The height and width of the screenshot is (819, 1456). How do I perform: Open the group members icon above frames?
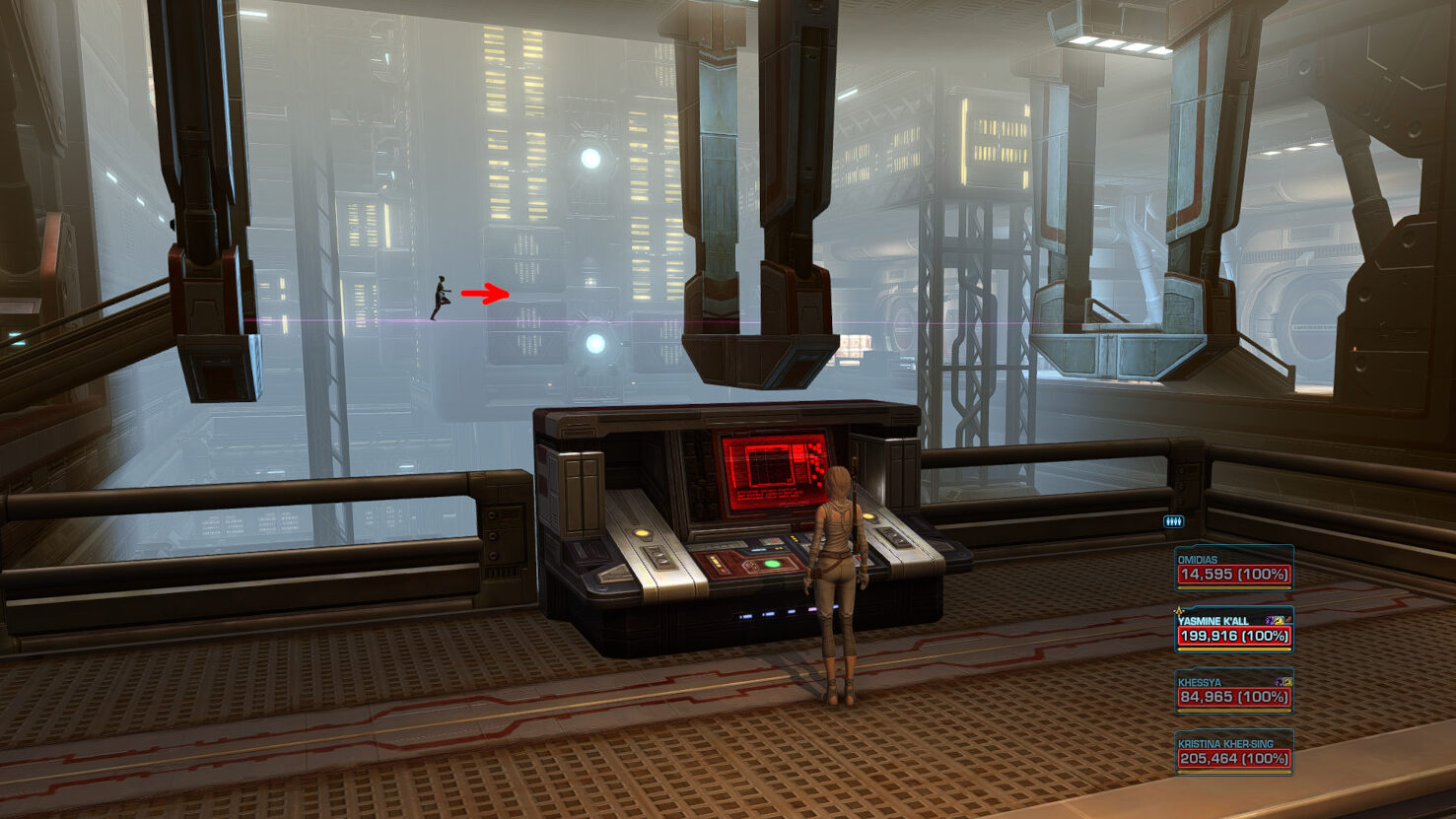point(1173,521)
